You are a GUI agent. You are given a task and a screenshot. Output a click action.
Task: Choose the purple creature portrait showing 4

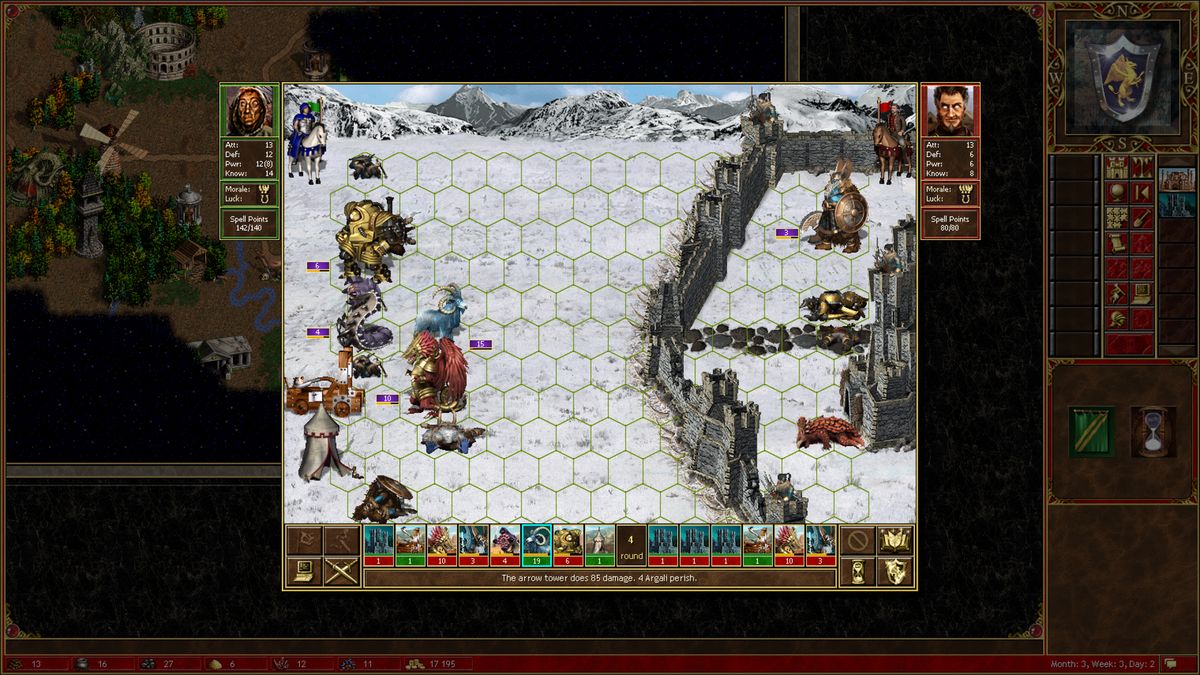(x=506, y=545)
